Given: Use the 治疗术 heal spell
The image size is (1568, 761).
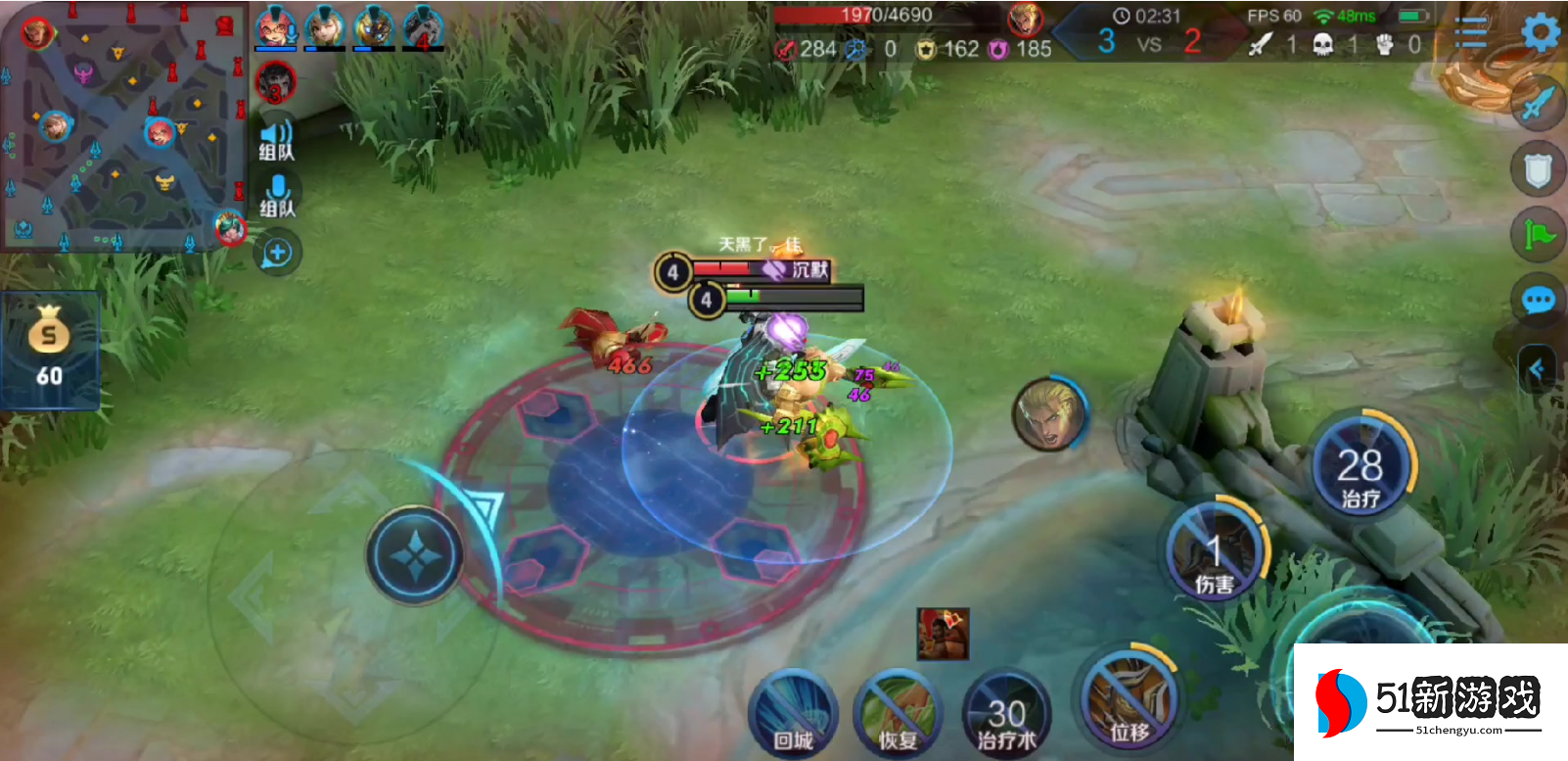Looking at the screenshot, I should 1006,717.
